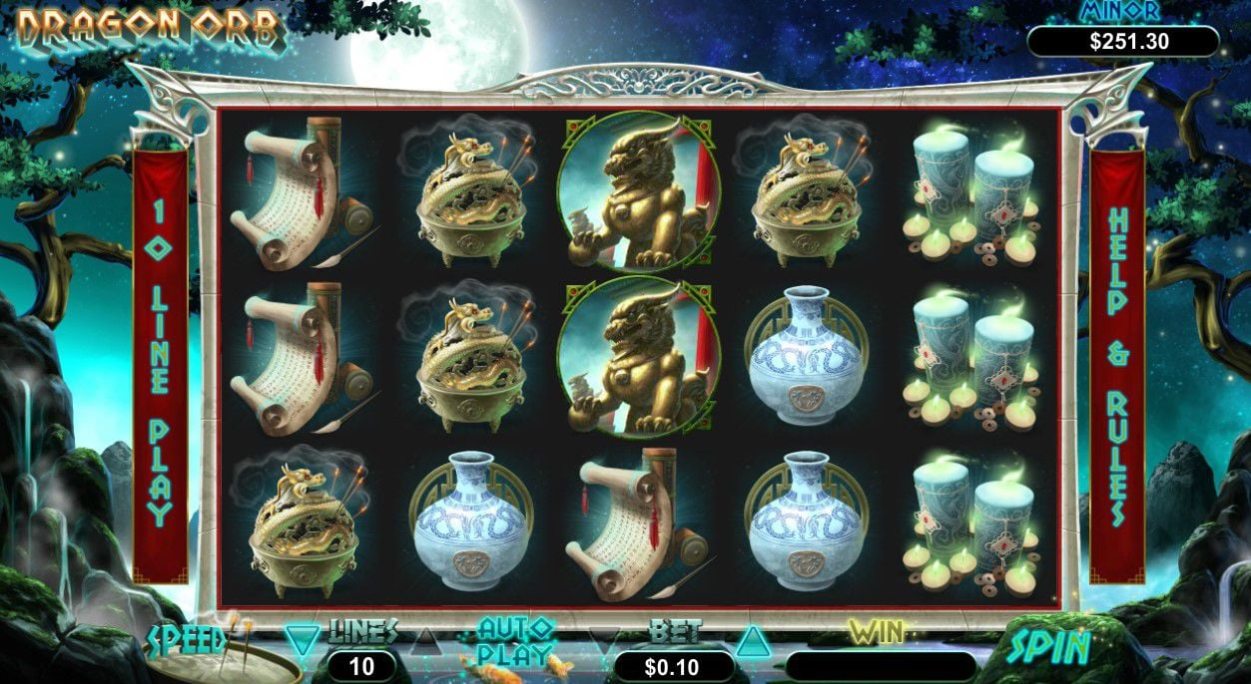Open the Help & Rules banner
Viewport: 1251px width, 684px height.
click(1117, 365)
